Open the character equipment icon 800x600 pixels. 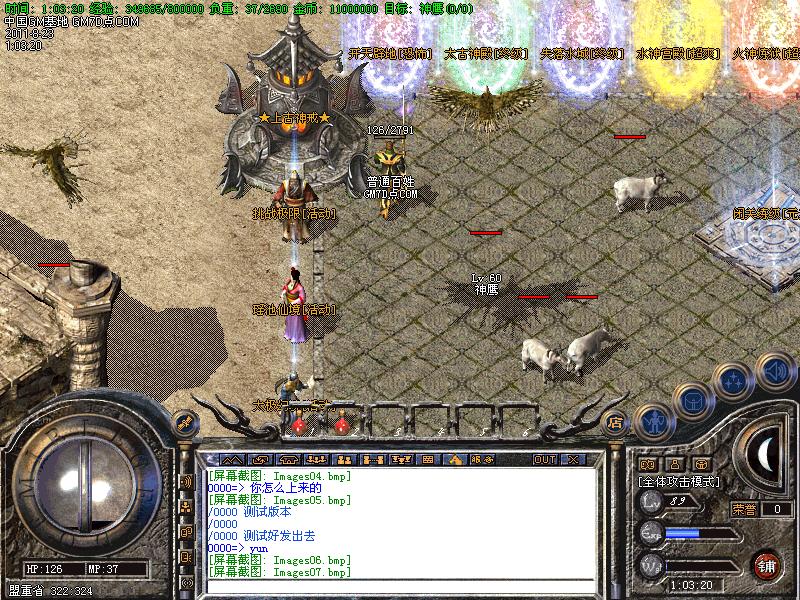coord(654,423)
